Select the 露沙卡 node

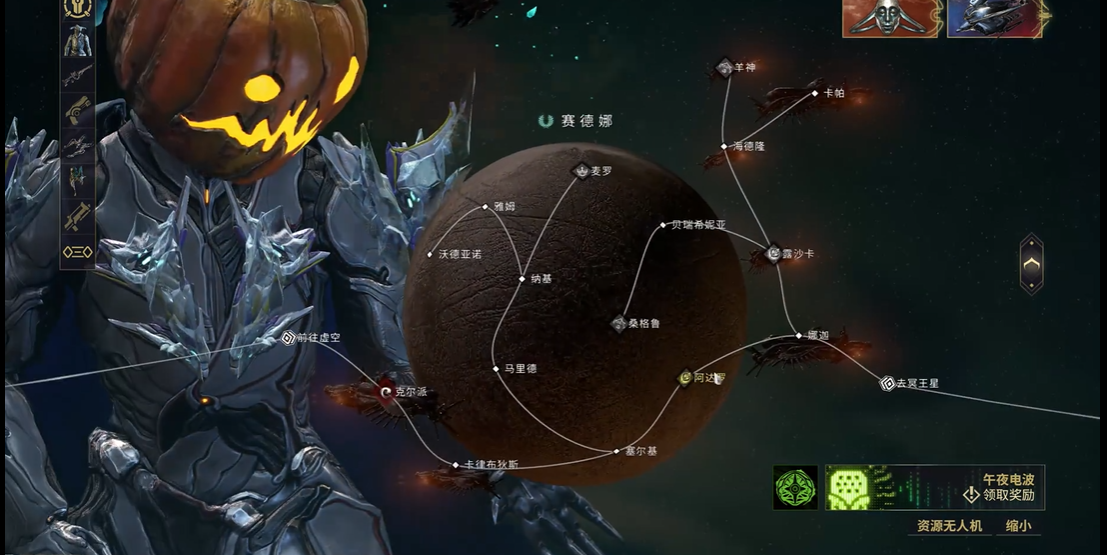(773, 254)
